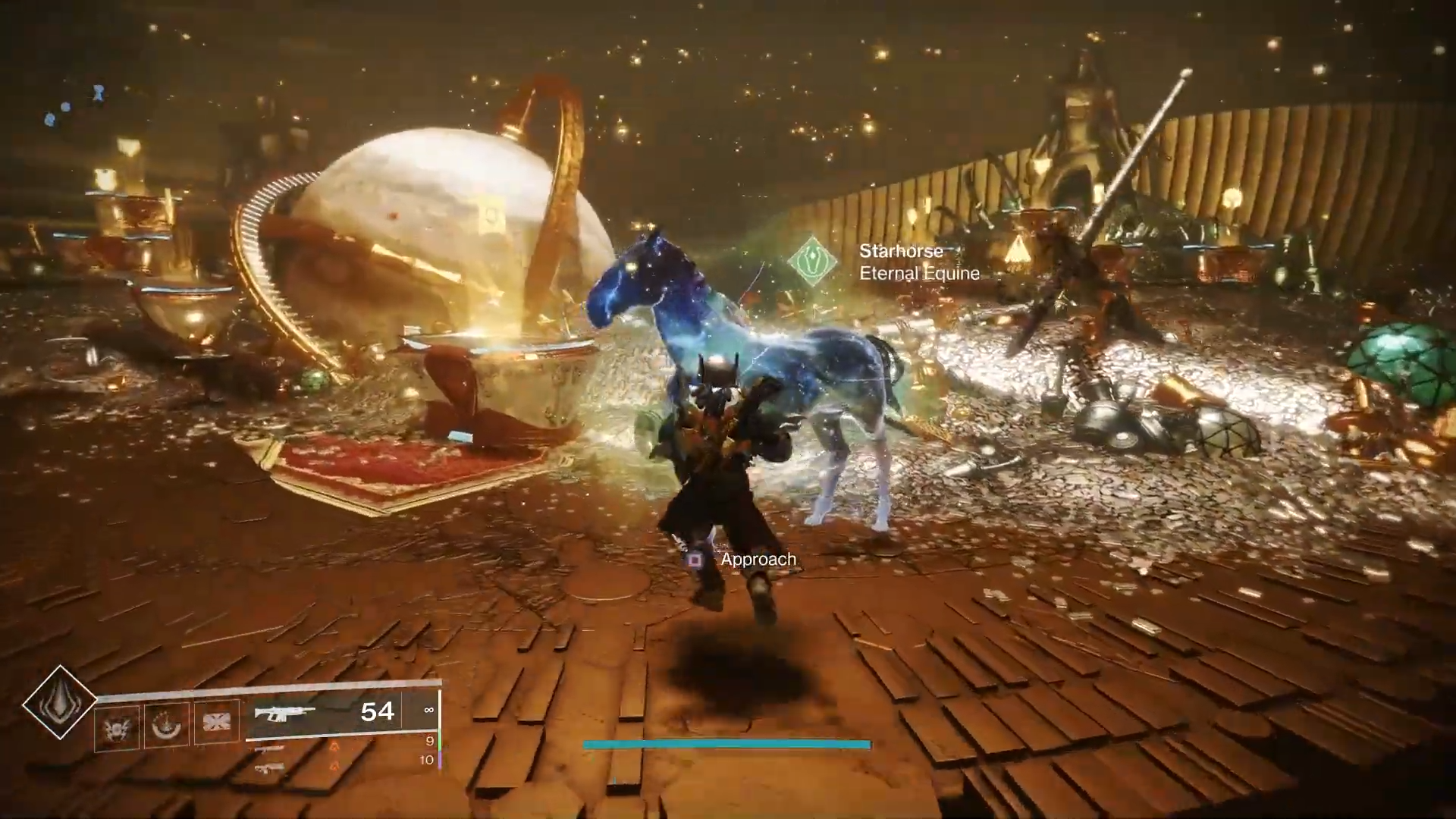Switch to the bottom stowed weapon

pos(268,767)
